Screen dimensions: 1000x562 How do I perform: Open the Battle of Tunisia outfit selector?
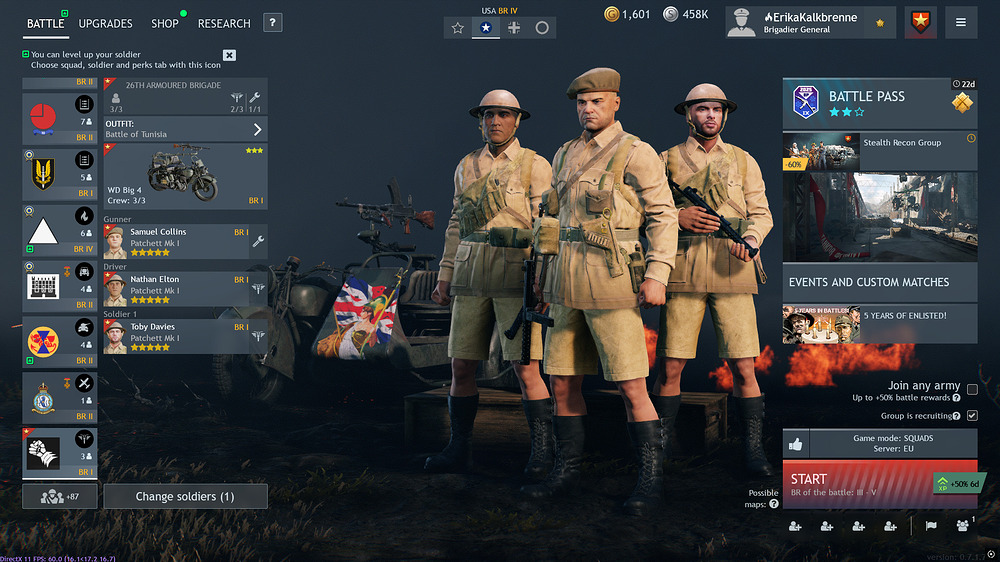click(186, 129)
